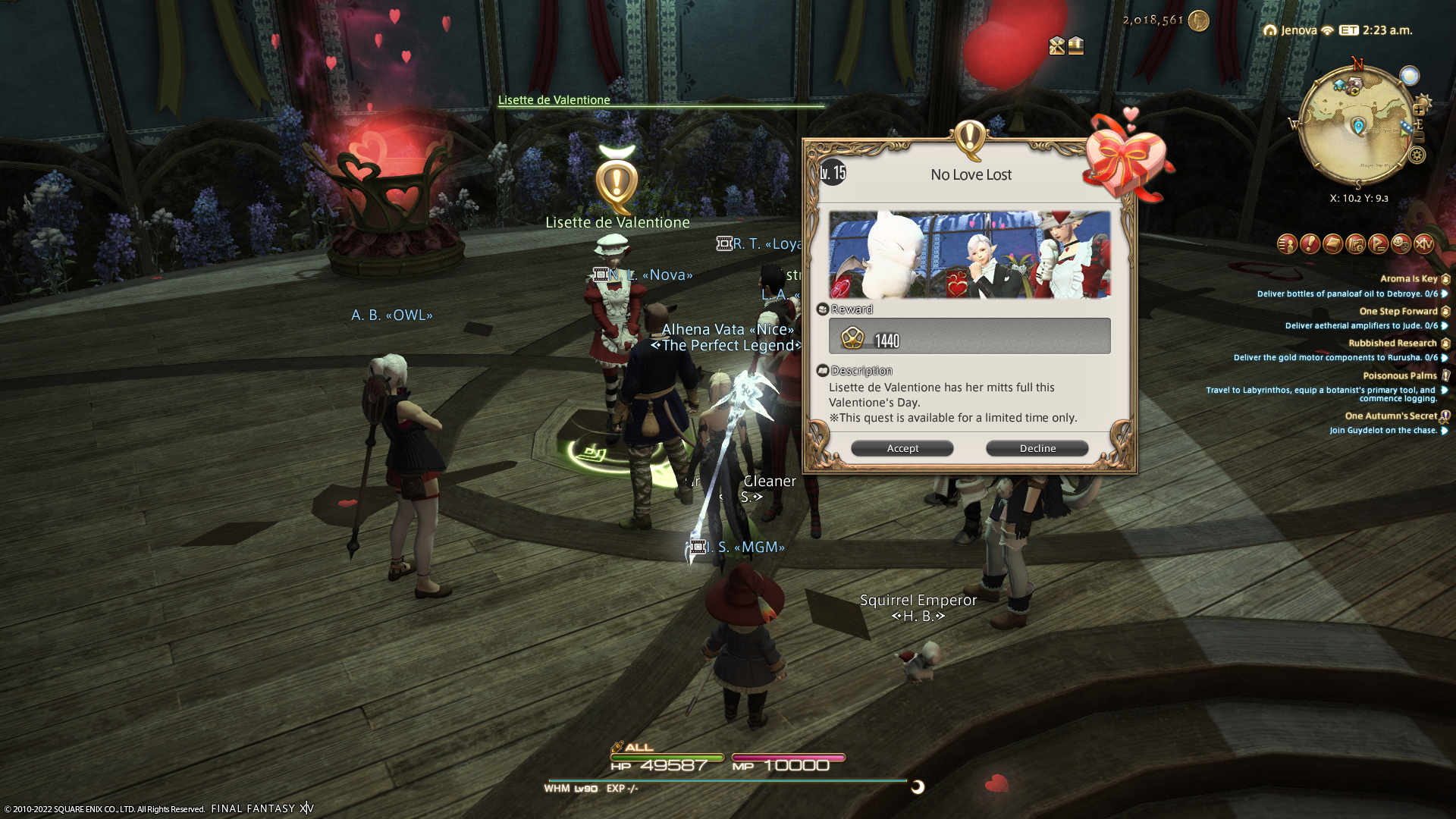The height and width of the screenshot is (819, 1456).
Task: Zoom in the minimap with plus button
Action: tap(1419, 110)
